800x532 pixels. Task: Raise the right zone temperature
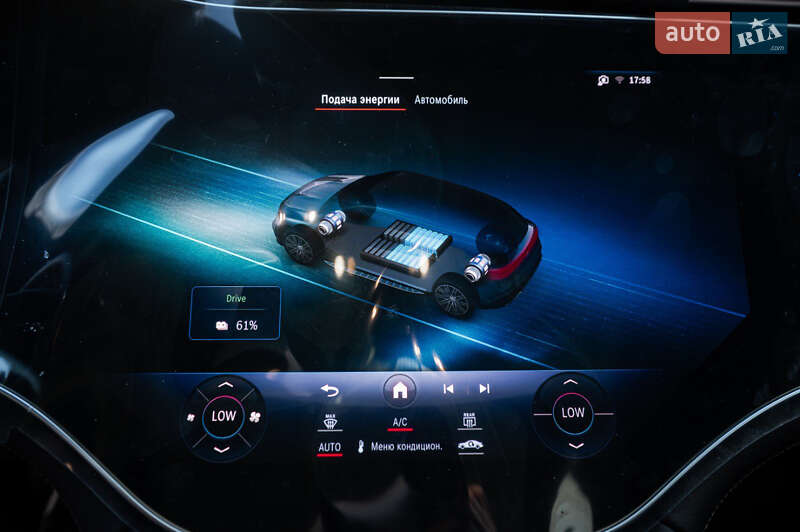[571, 382]
